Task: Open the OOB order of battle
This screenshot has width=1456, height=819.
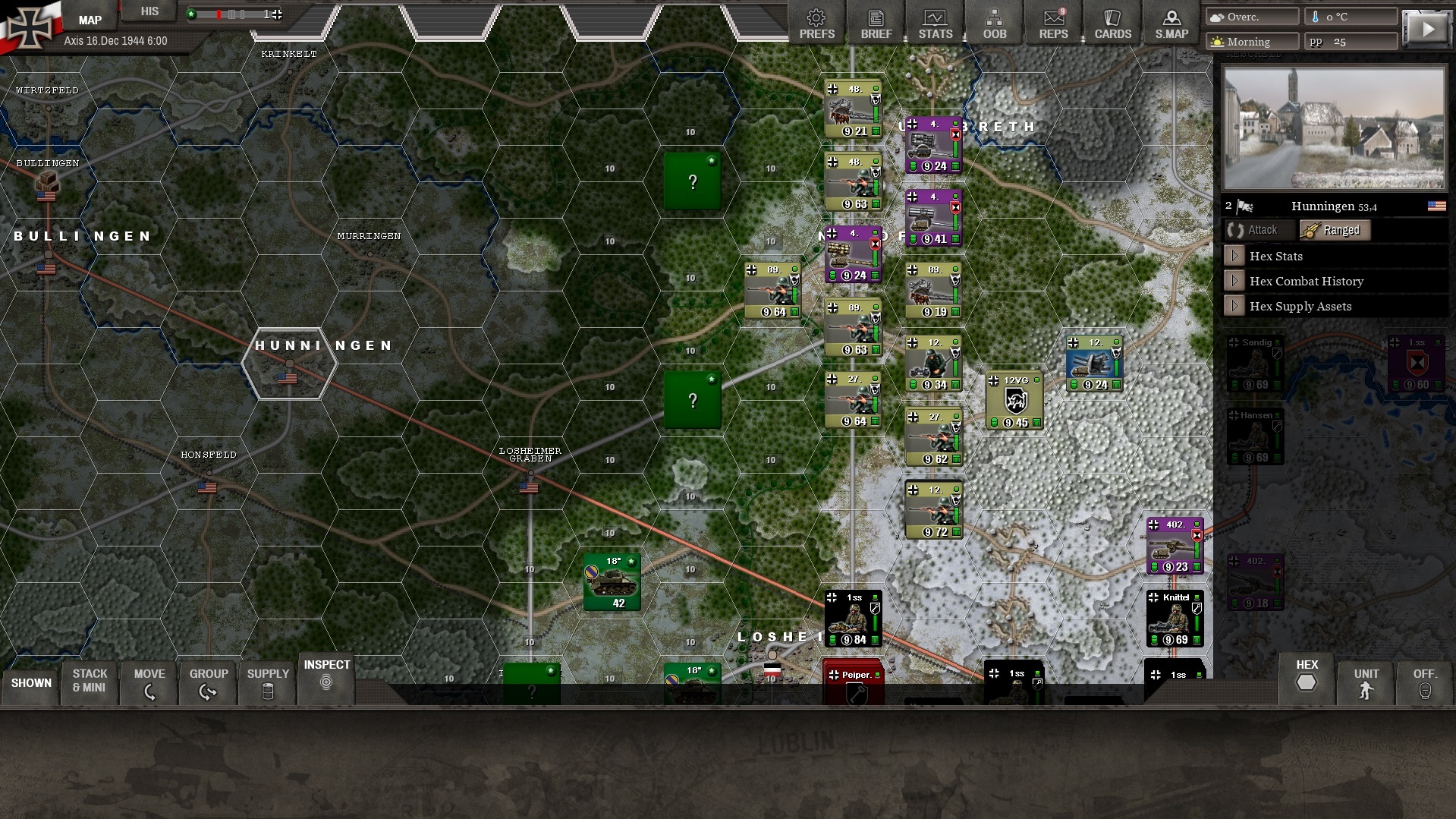Action: [995, 22]
